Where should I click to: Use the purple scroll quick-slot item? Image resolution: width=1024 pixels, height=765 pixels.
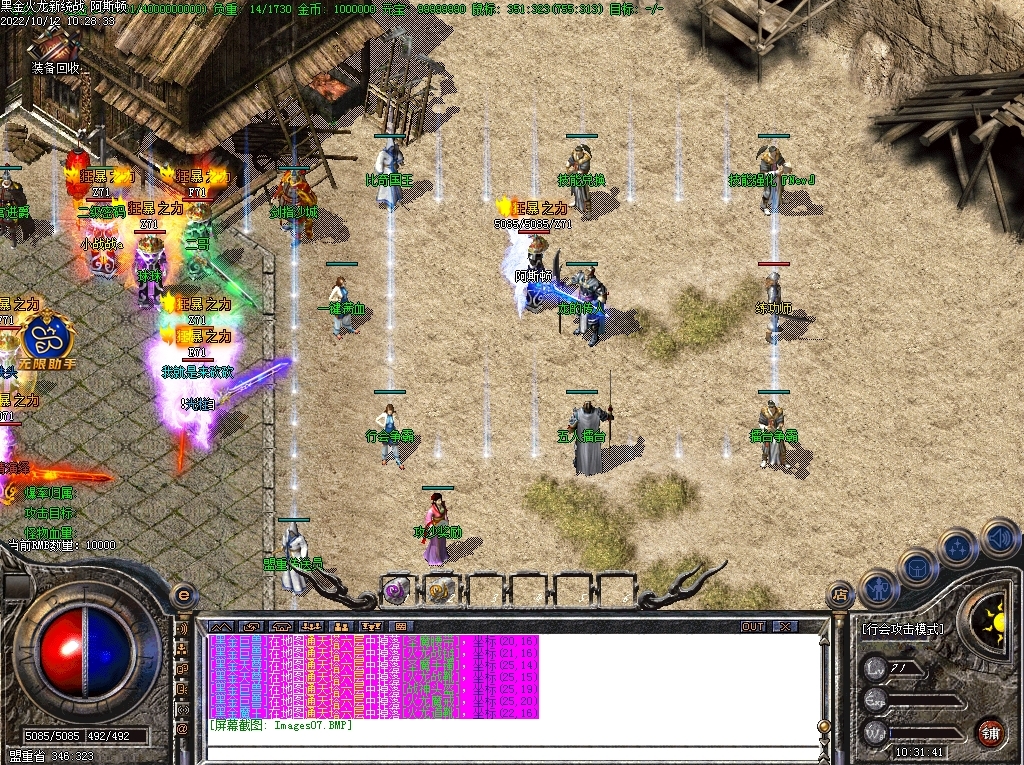point(397,591)
